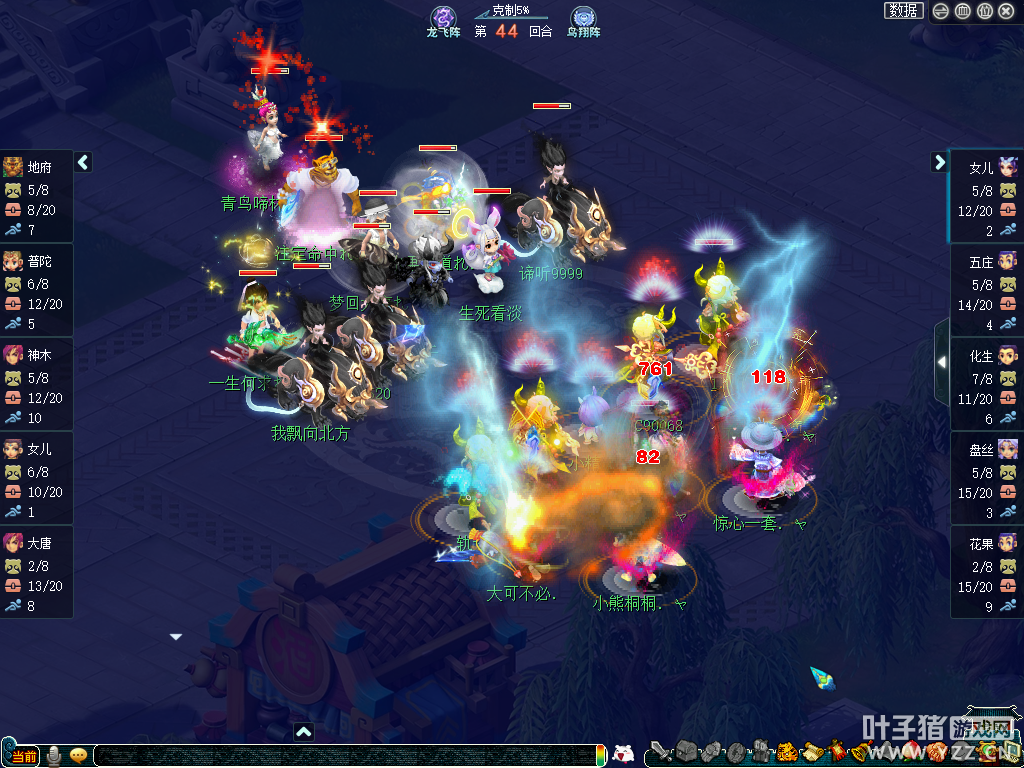Image resolution: width=1024 pixels, height=768 pixels.
Task: Select the 盘丝 enemy team row
Action: pyautogui.click(x=986, y=478)
